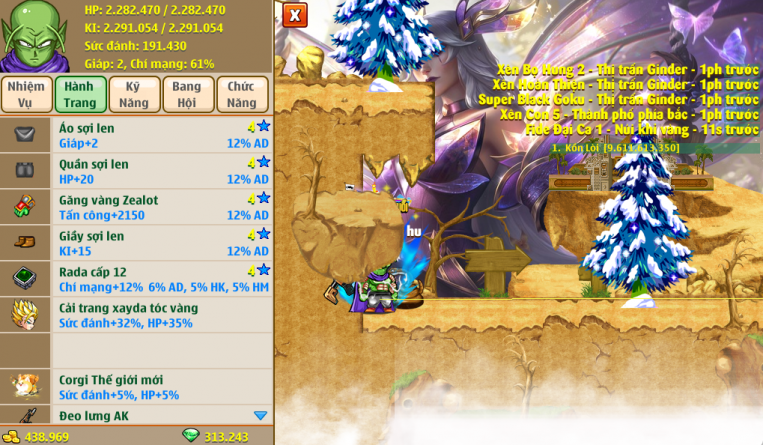Select the Rada cấp 12 item
Viewport: 763px width, 445px height.
pyautogui.click(x=160, y=279)
